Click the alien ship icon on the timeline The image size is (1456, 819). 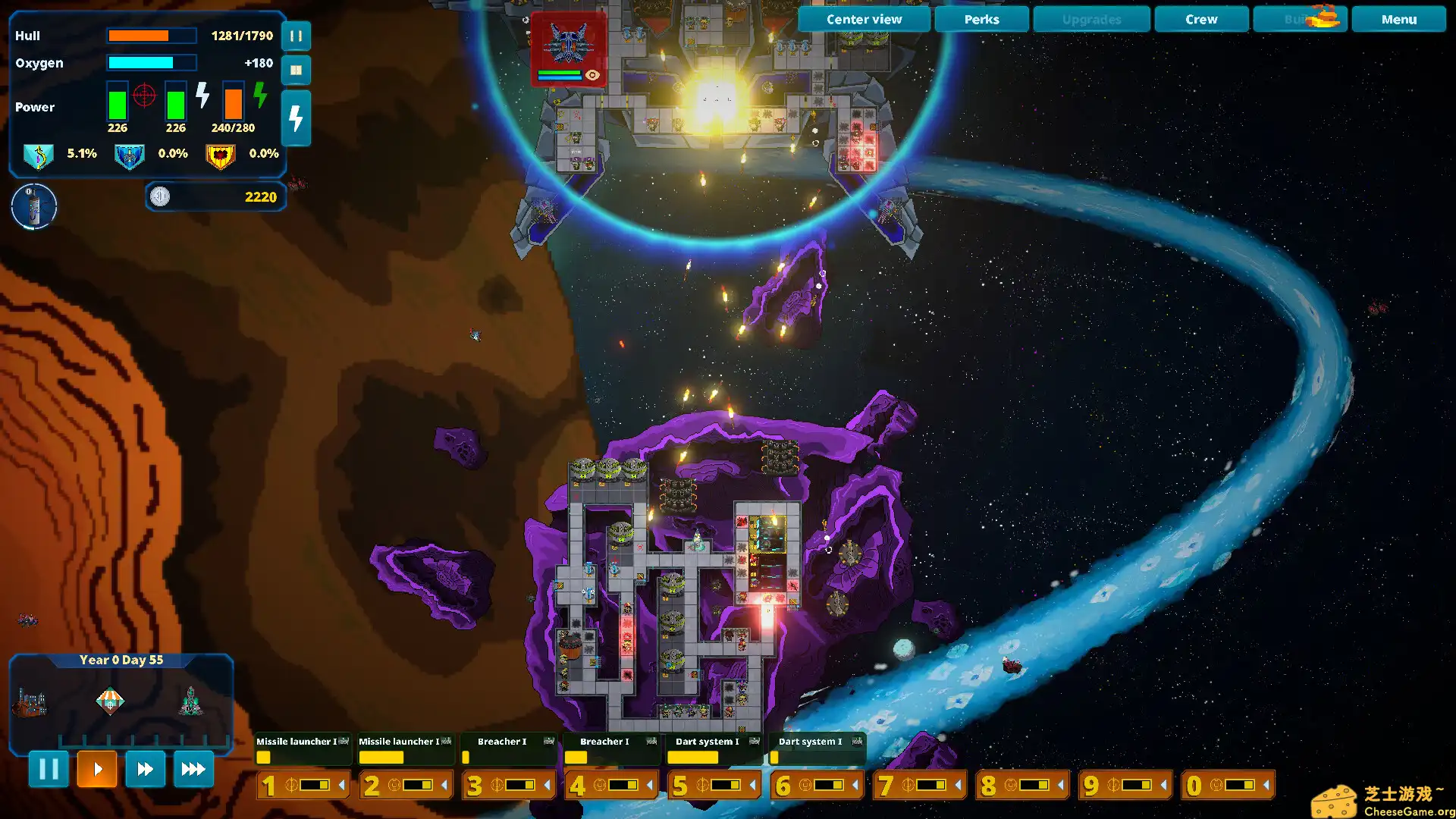(190, 700)
